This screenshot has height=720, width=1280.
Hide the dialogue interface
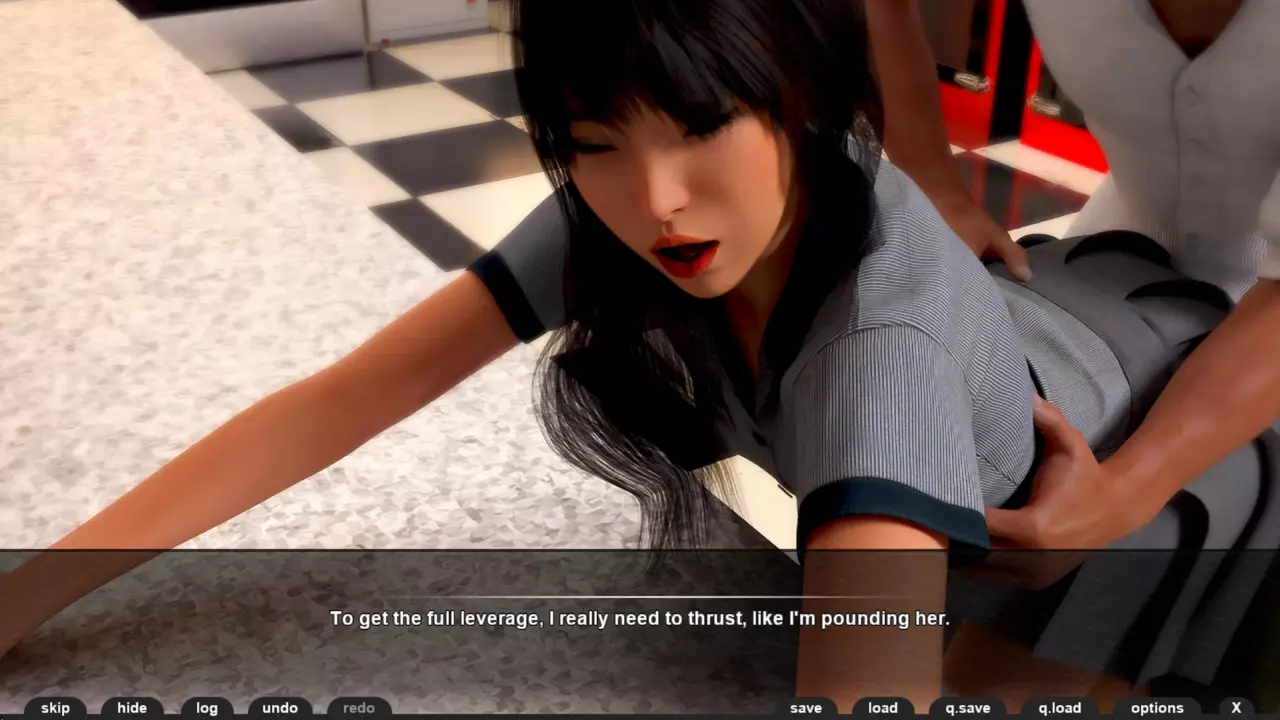point(132,708)
